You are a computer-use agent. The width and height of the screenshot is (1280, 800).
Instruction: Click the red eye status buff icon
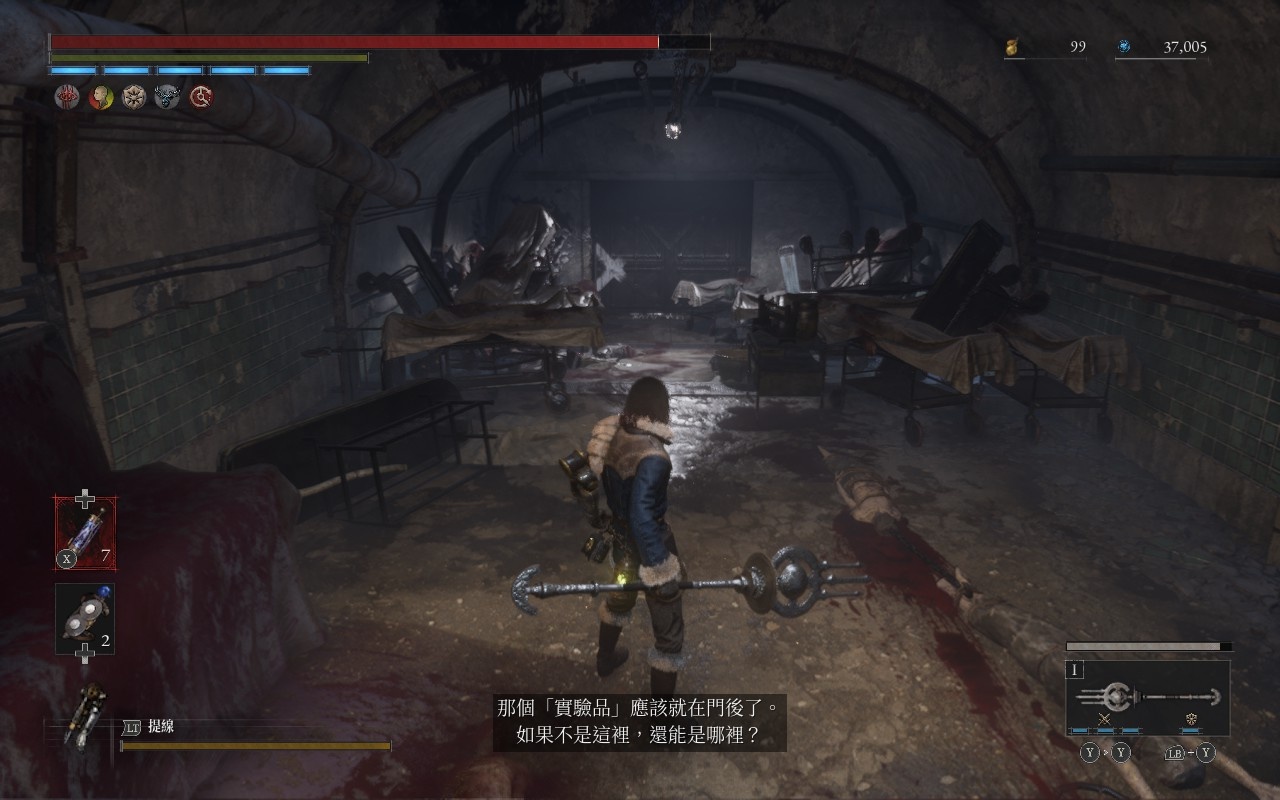coord(67,97)
